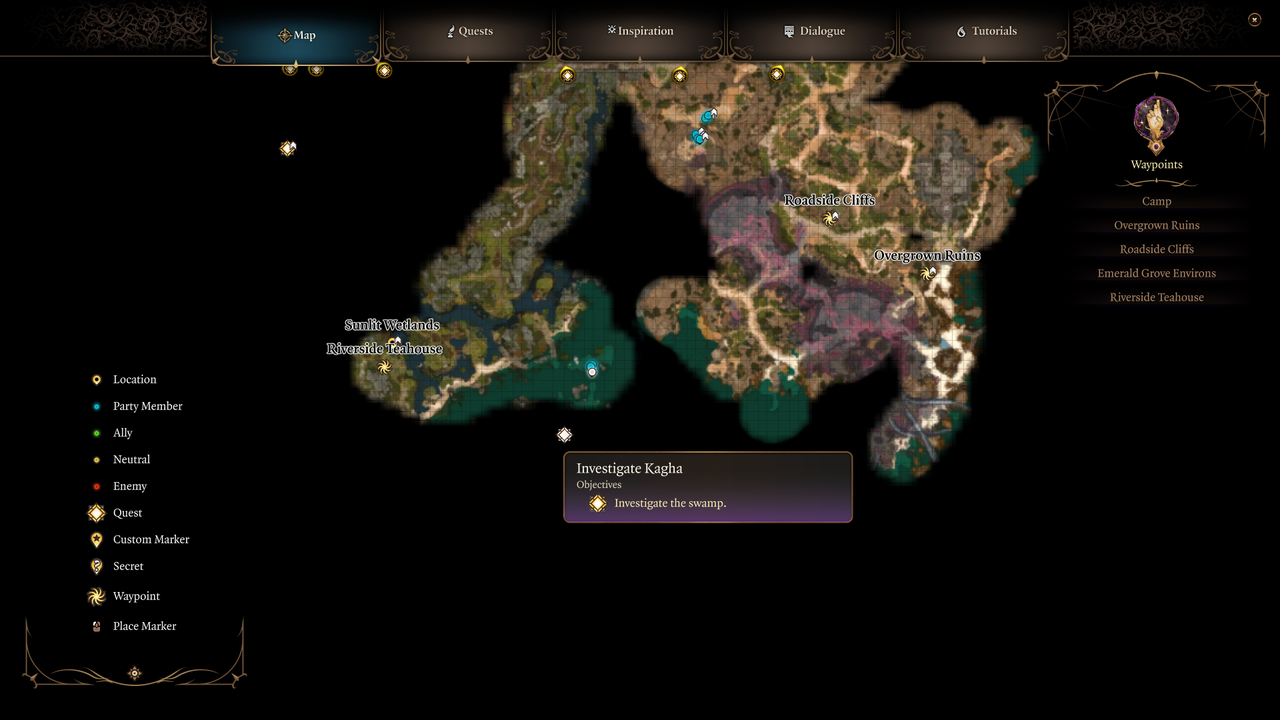Select the Map tab
This screenshot has width=1280, height=720.
coord(297,35)
